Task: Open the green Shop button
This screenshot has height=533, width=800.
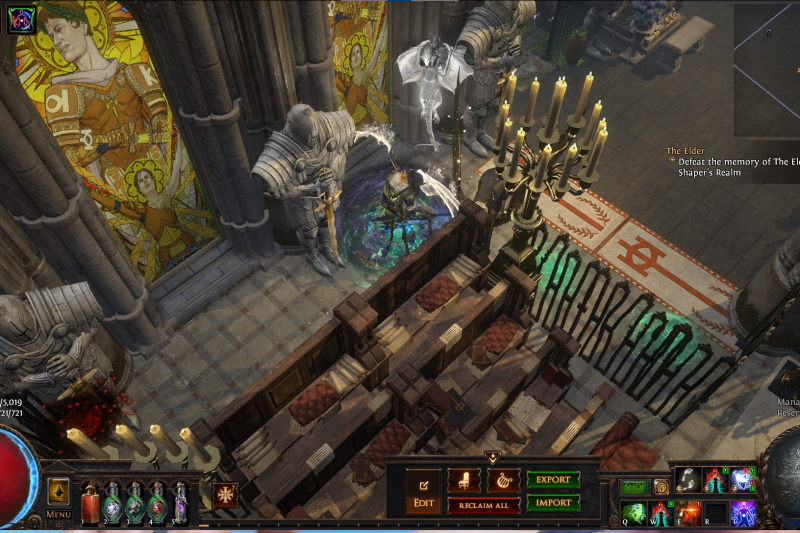Action: click(x=635, y=487)
